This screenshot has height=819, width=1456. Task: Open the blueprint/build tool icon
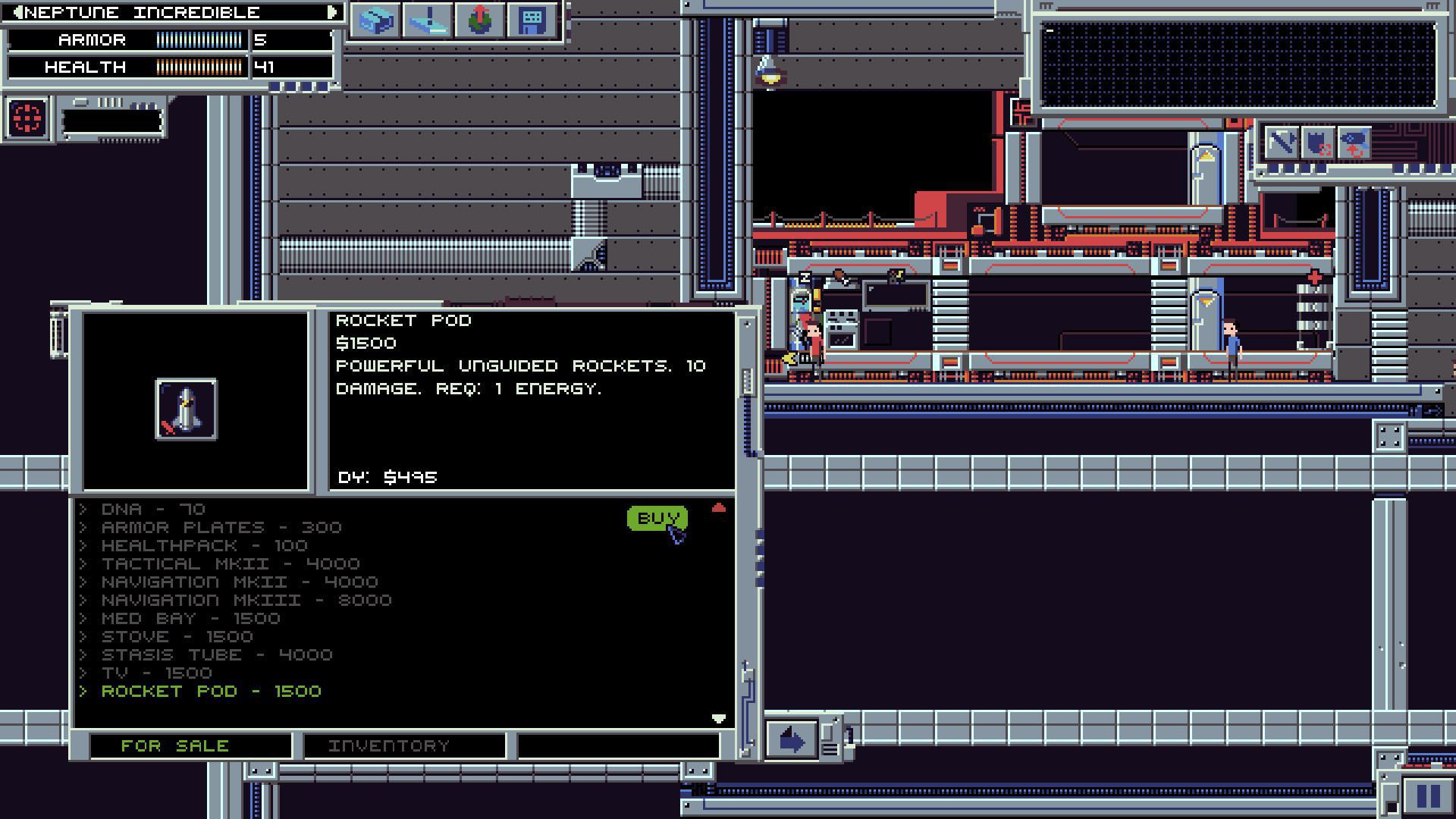tap(373, 22)
